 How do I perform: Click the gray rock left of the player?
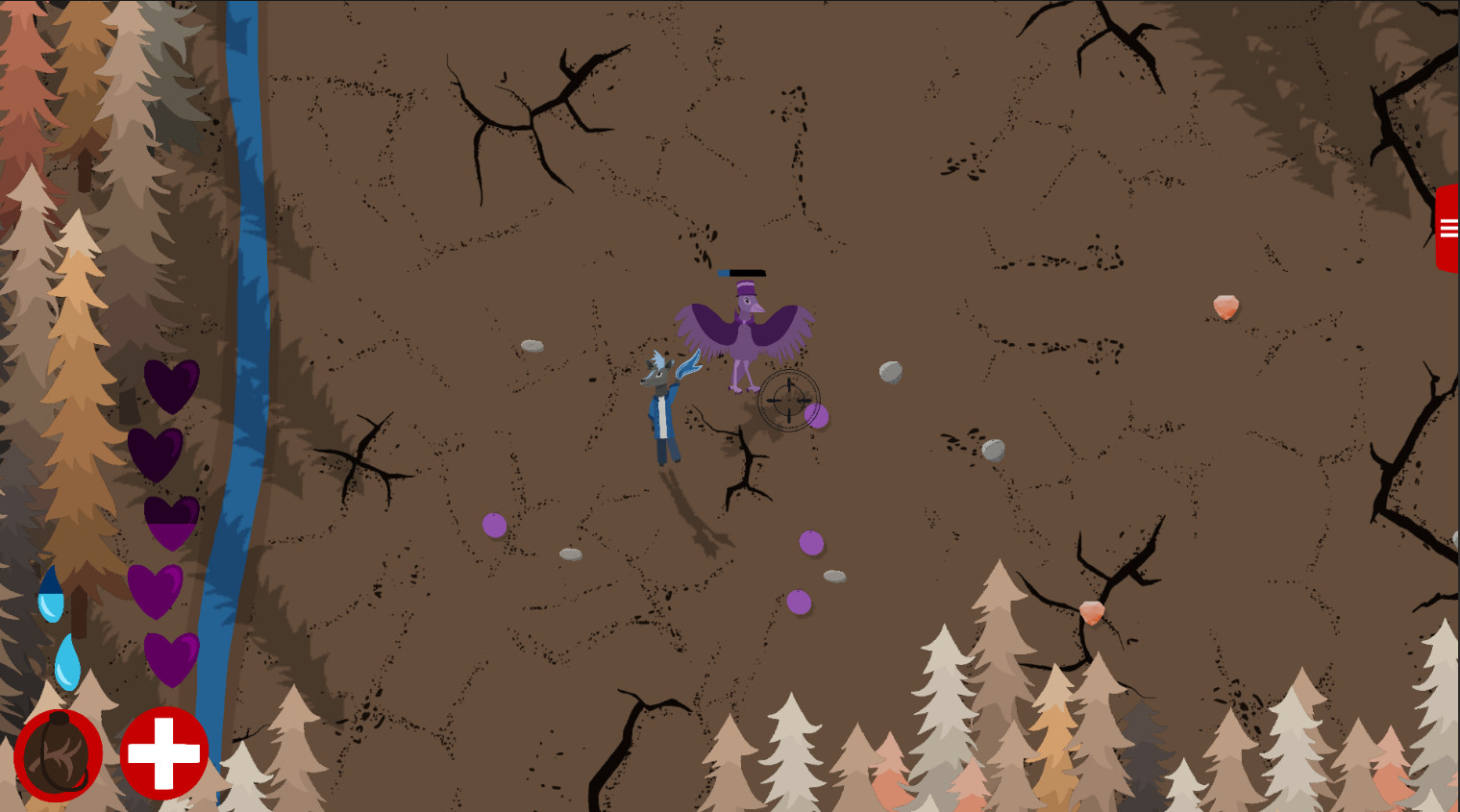tap(533, 344)
